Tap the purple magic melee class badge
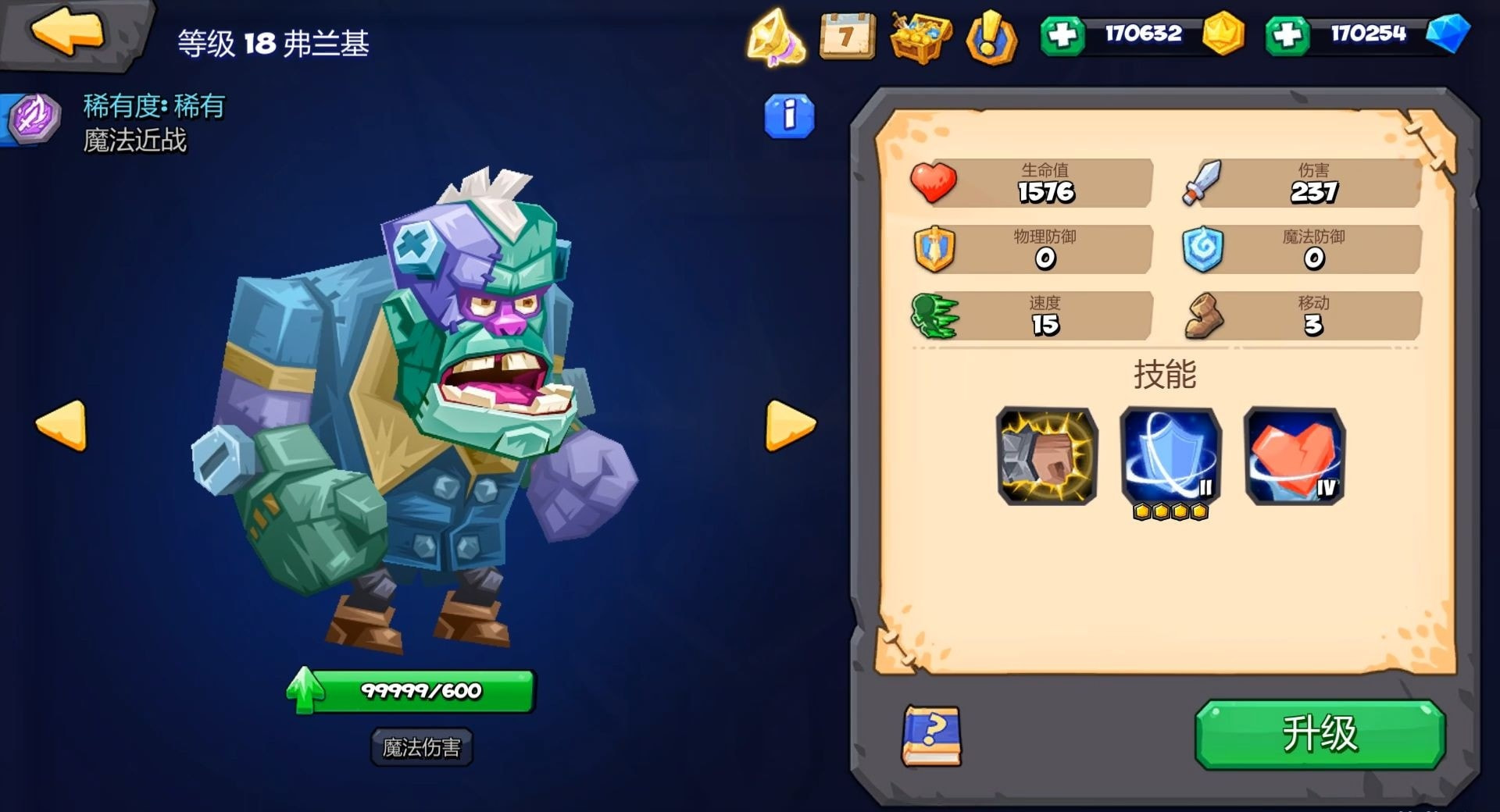The width and height of the screenshot is (1500, 812). 34,119
